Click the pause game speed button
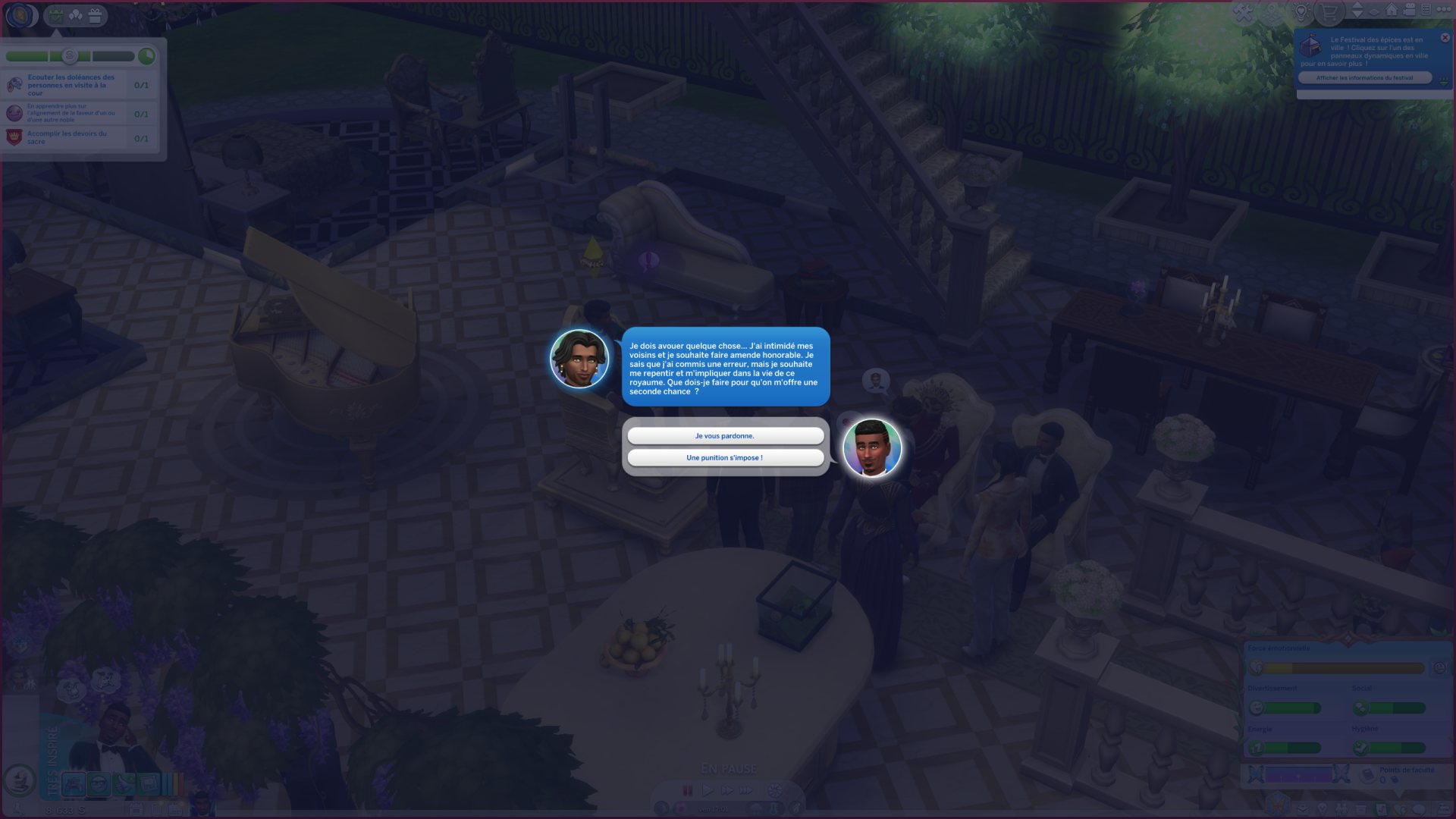The height and width of the screenshot is (819, 1456). [688, 790]
